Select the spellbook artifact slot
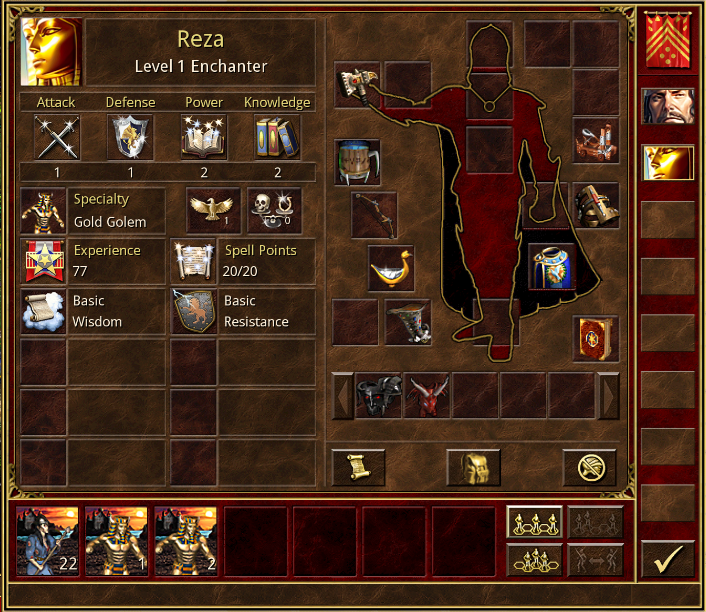 coord(595,338)
